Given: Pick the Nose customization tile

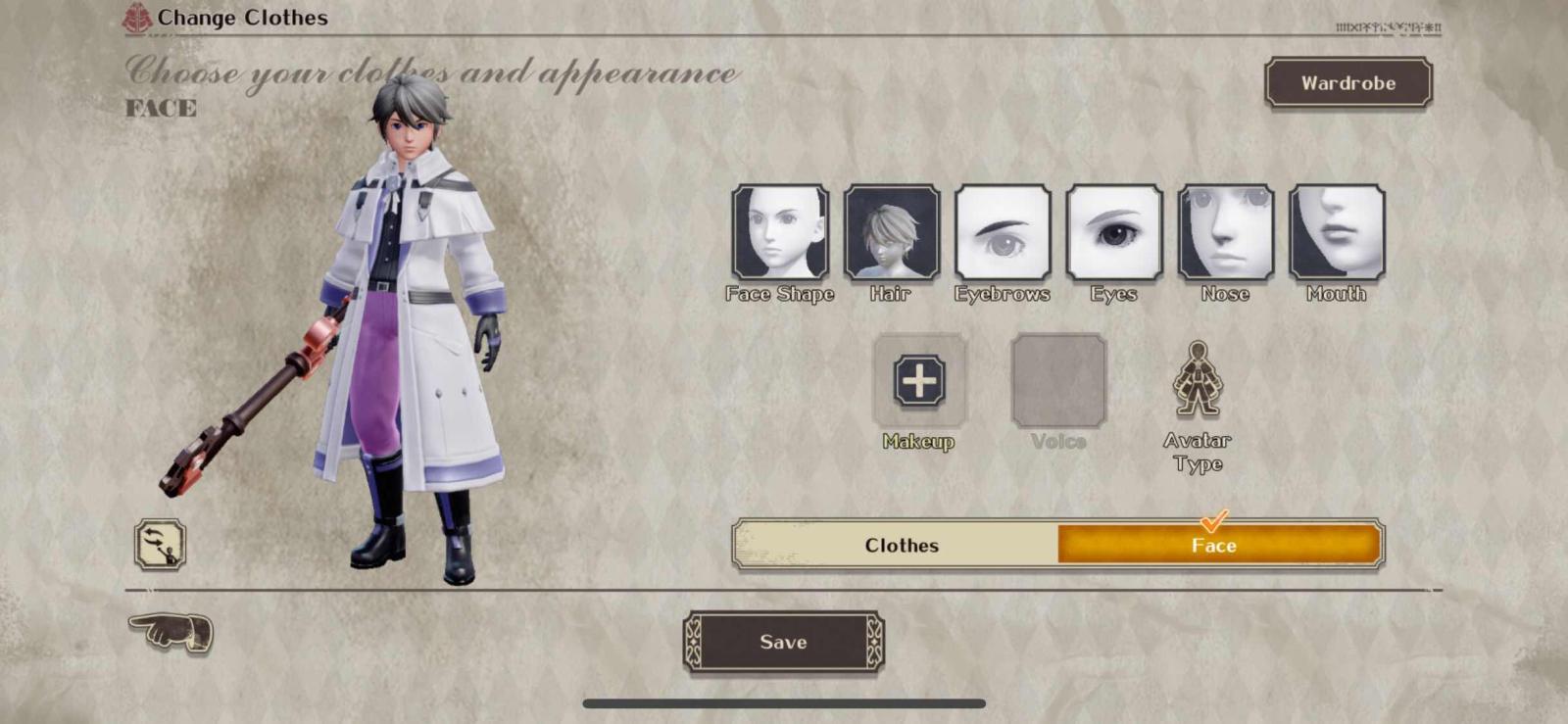Looking at the screenshot, I should pos(1225,233).
